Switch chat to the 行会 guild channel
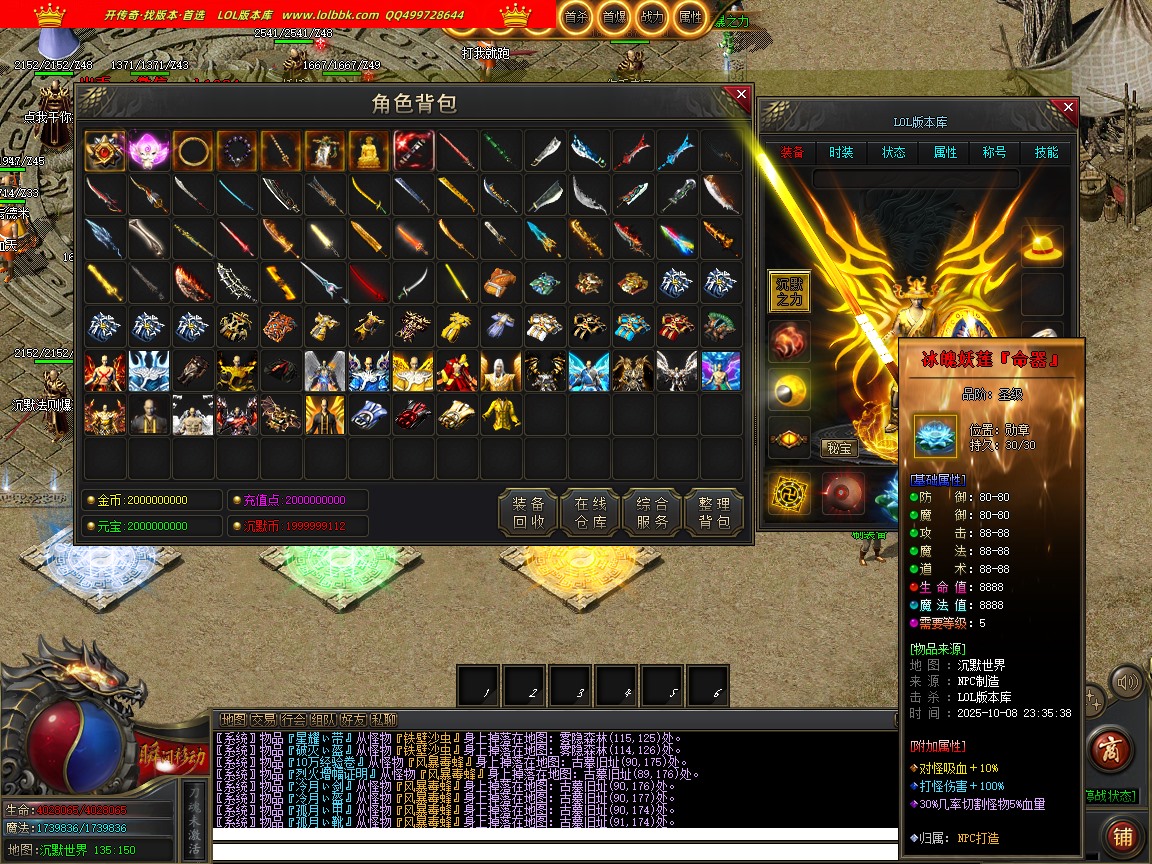Screen dimensions: 1152x864 tap(293, 719)
